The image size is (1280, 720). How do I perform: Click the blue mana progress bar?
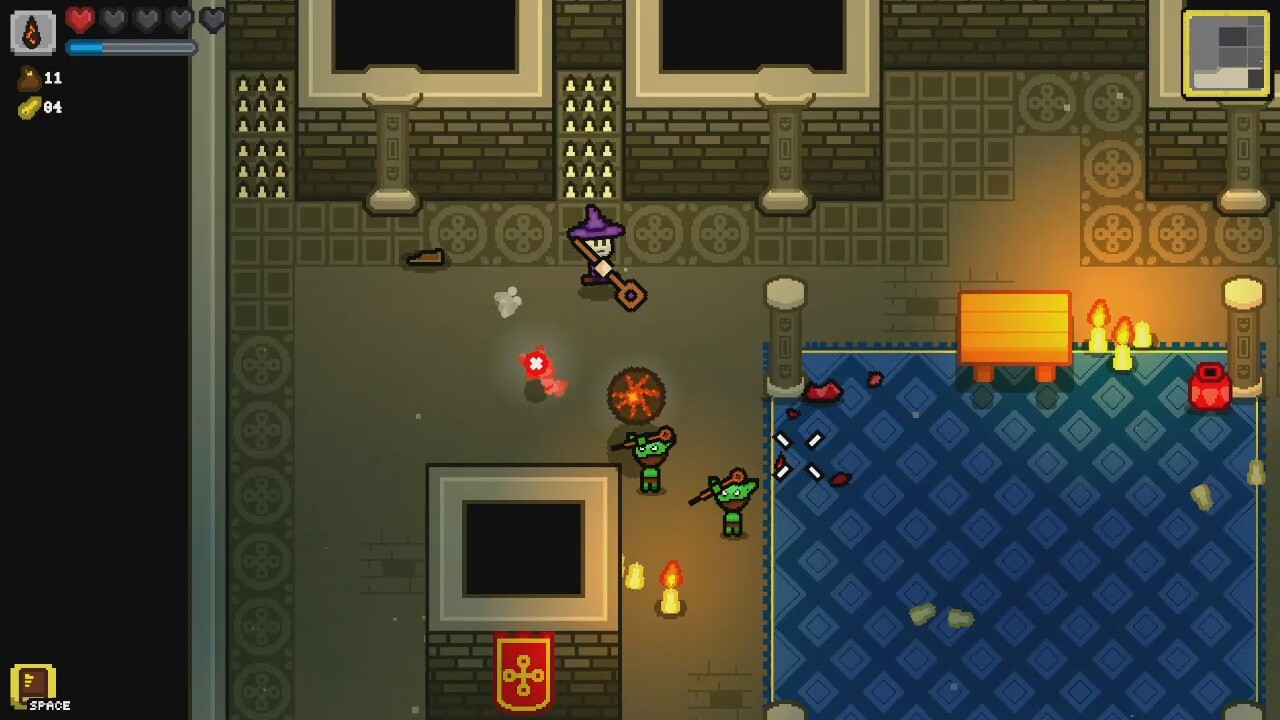[x=130, y=45]
